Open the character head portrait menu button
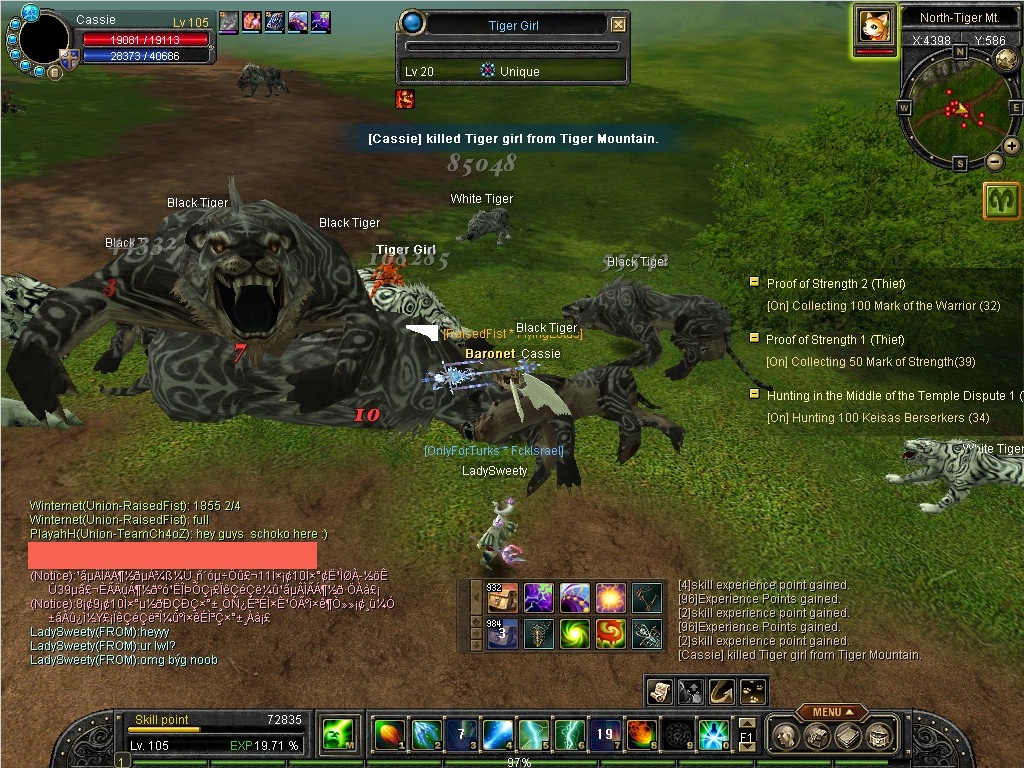Viewport: 1024px width, 768px height. [x=784, y=737]
